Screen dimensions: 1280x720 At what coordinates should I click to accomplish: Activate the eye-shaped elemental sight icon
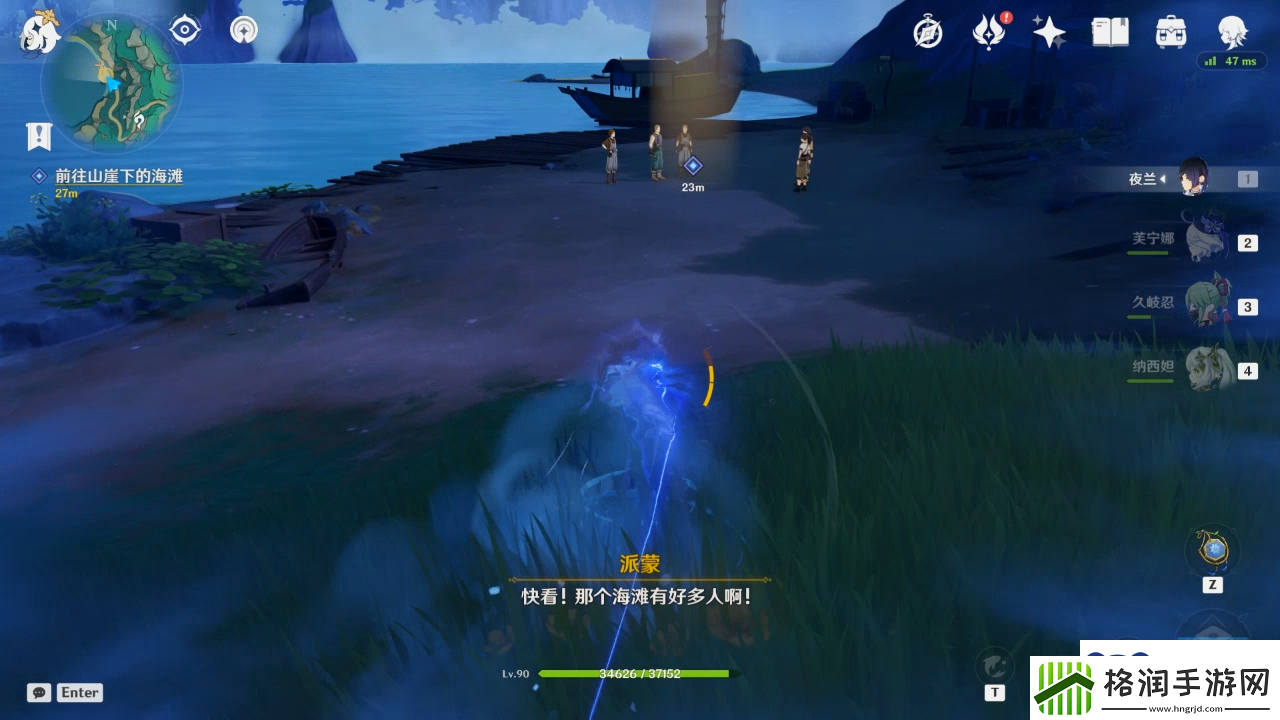coord(185,30)
